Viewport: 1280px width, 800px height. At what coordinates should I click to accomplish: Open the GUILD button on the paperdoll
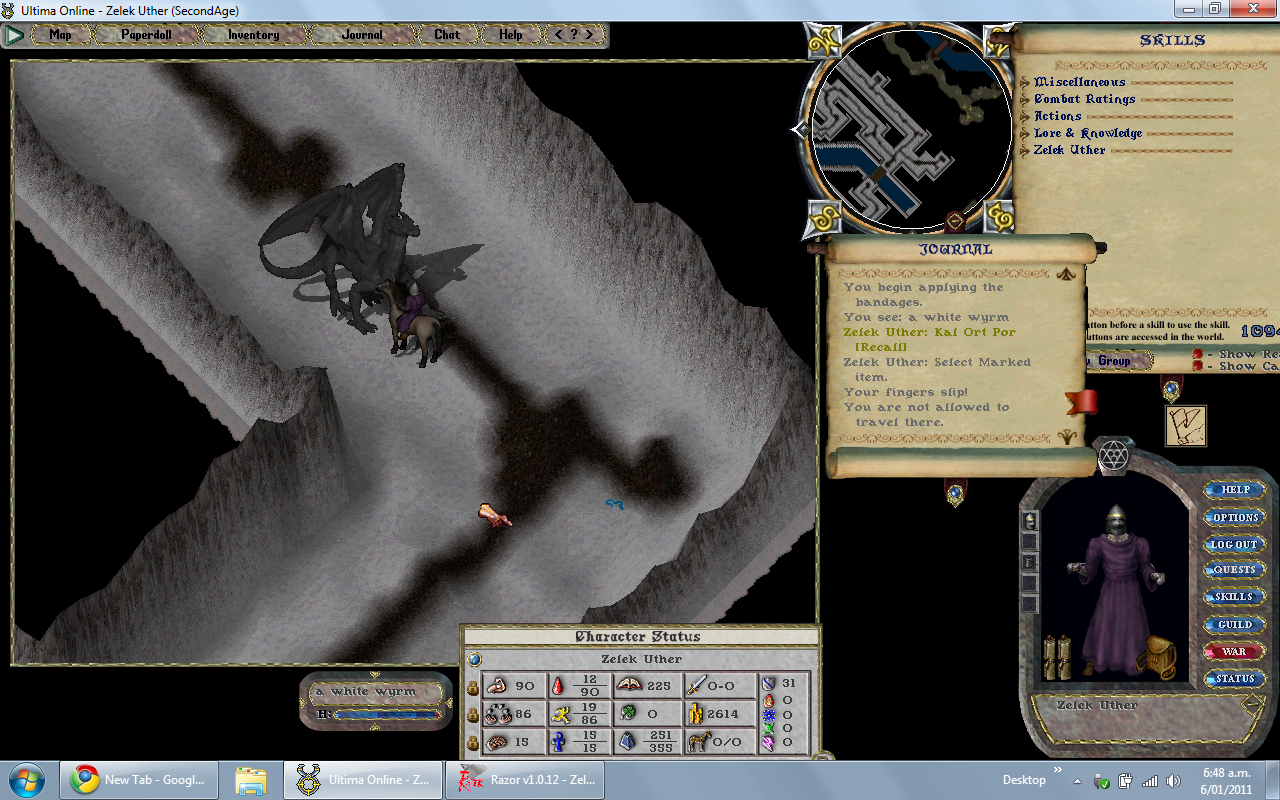[1235, 624]
